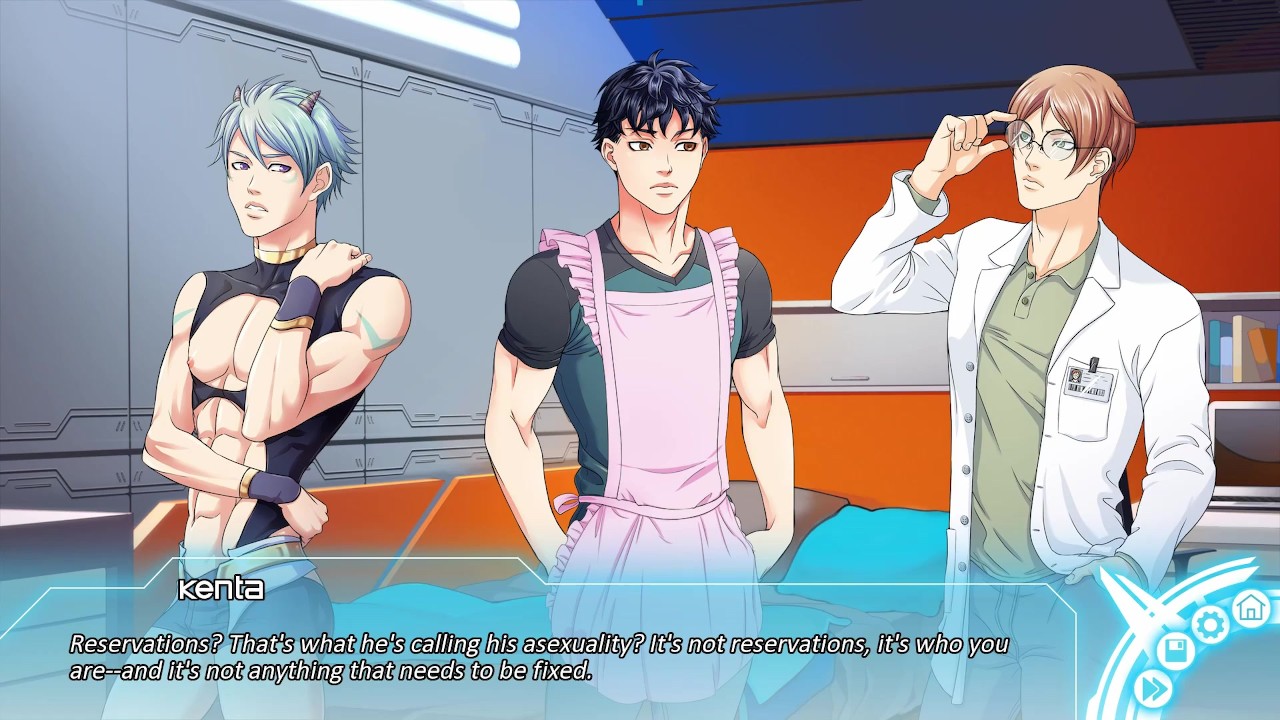This screenshot has height=720, width=1280.
Task: Save the game with the floppy disk icon
Action: (1176, 653)
